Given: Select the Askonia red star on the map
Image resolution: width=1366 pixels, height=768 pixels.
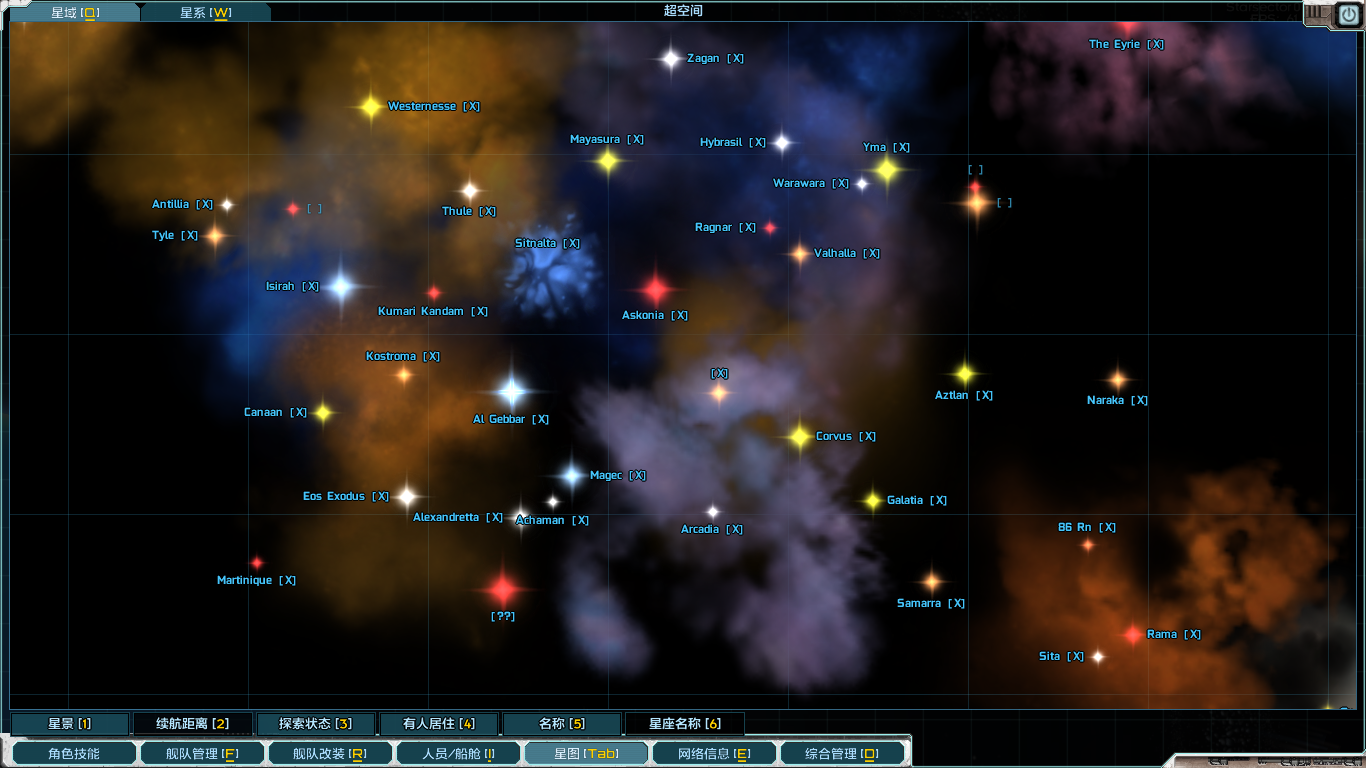Looking at the screenshot, I should click(658, 291).
